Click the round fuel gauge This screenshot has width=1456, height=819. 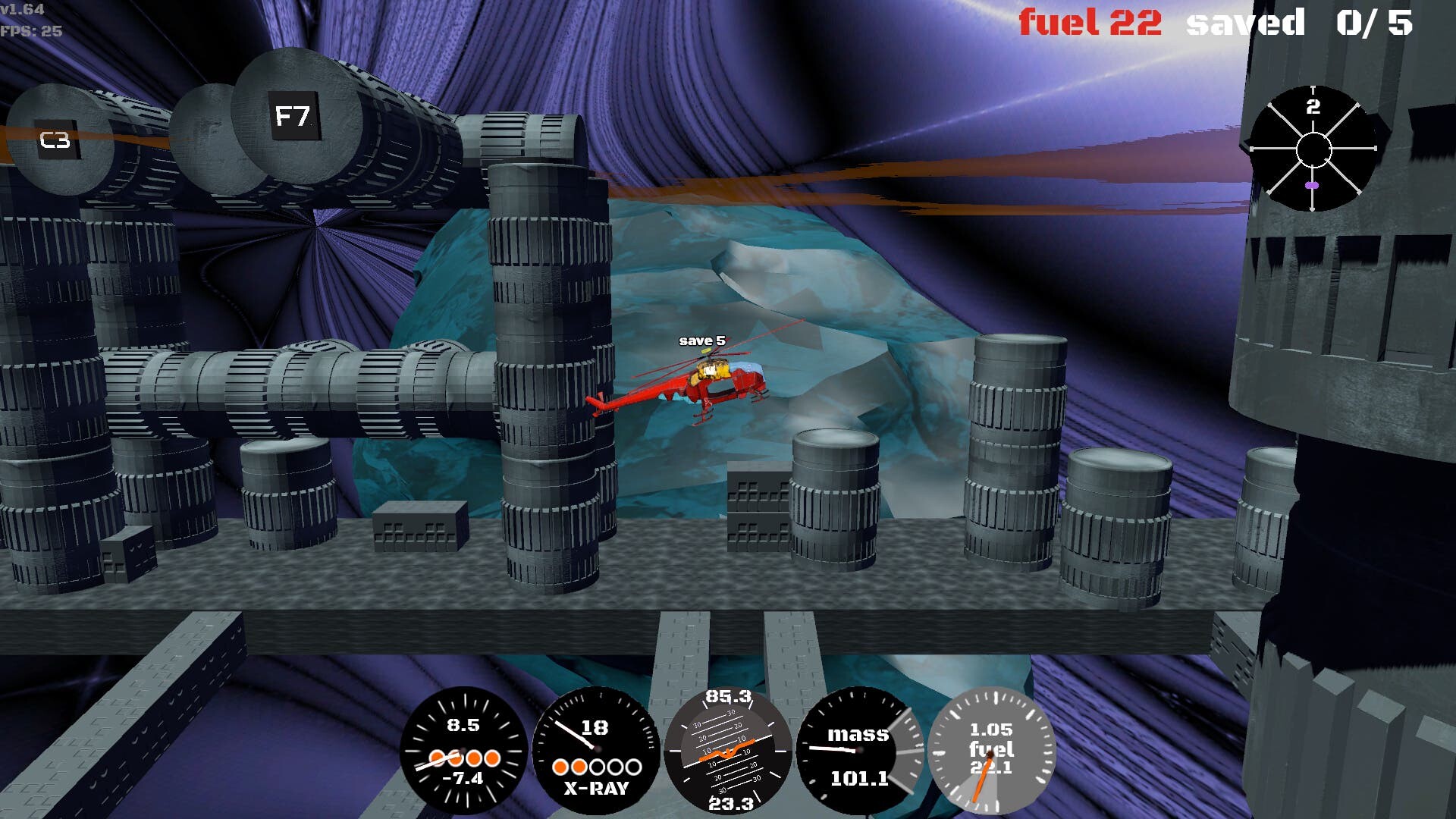point(990,751)
